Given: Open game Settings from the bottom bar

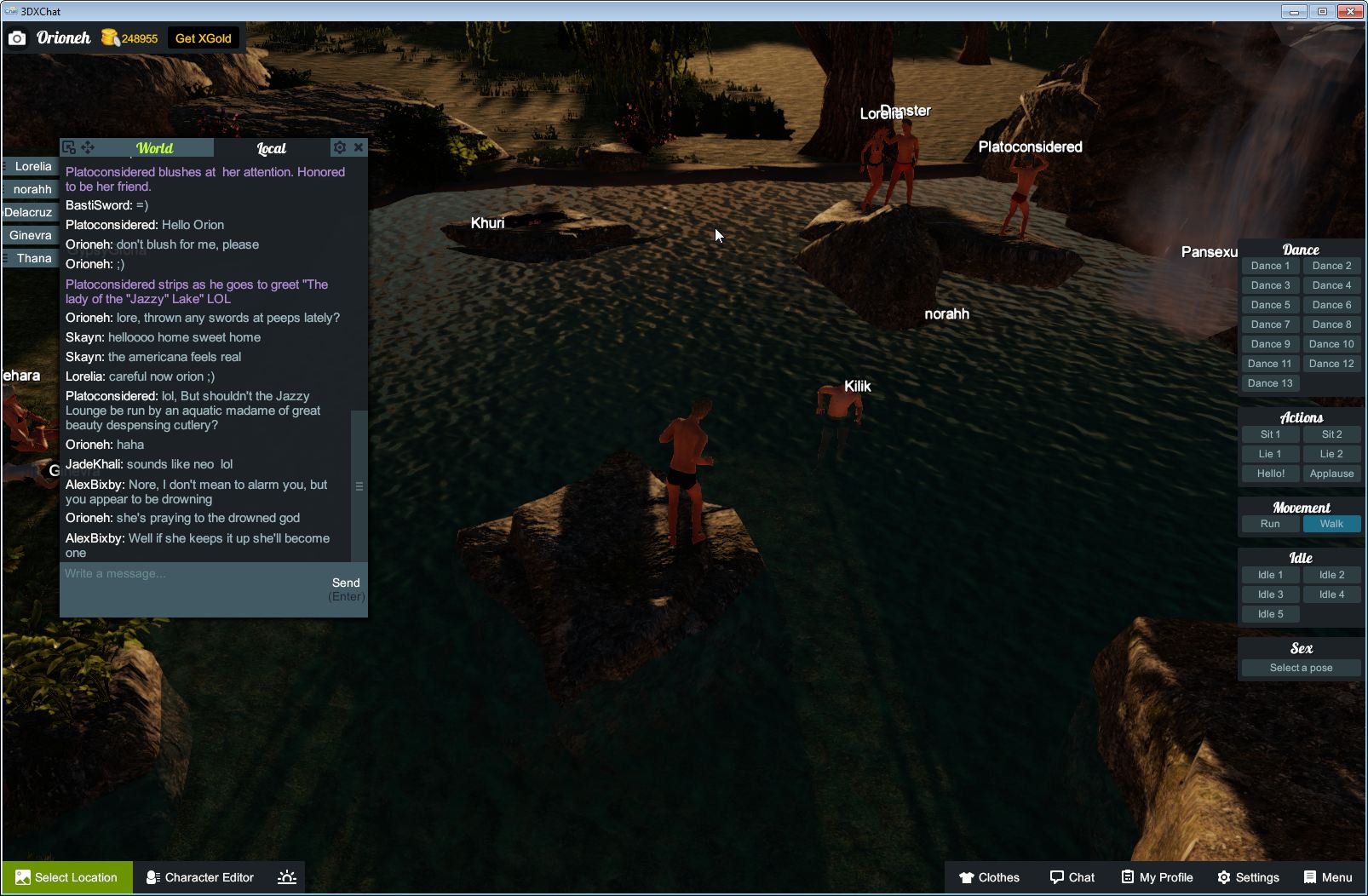Looking at the screenshot, I should (x=1250, y=877).
